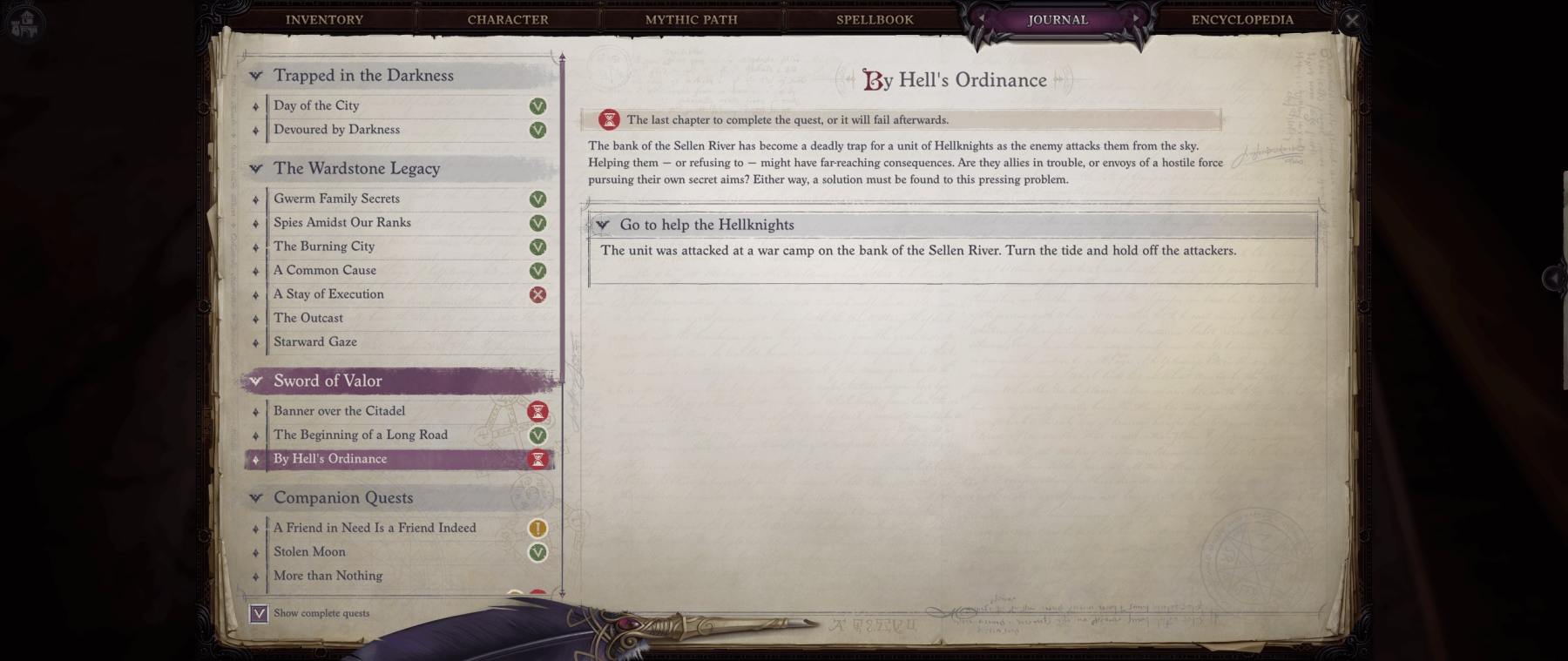Select the Stolen Moon quest
This screenshot has height=661, width=1568.
click(x=309, y=552)
